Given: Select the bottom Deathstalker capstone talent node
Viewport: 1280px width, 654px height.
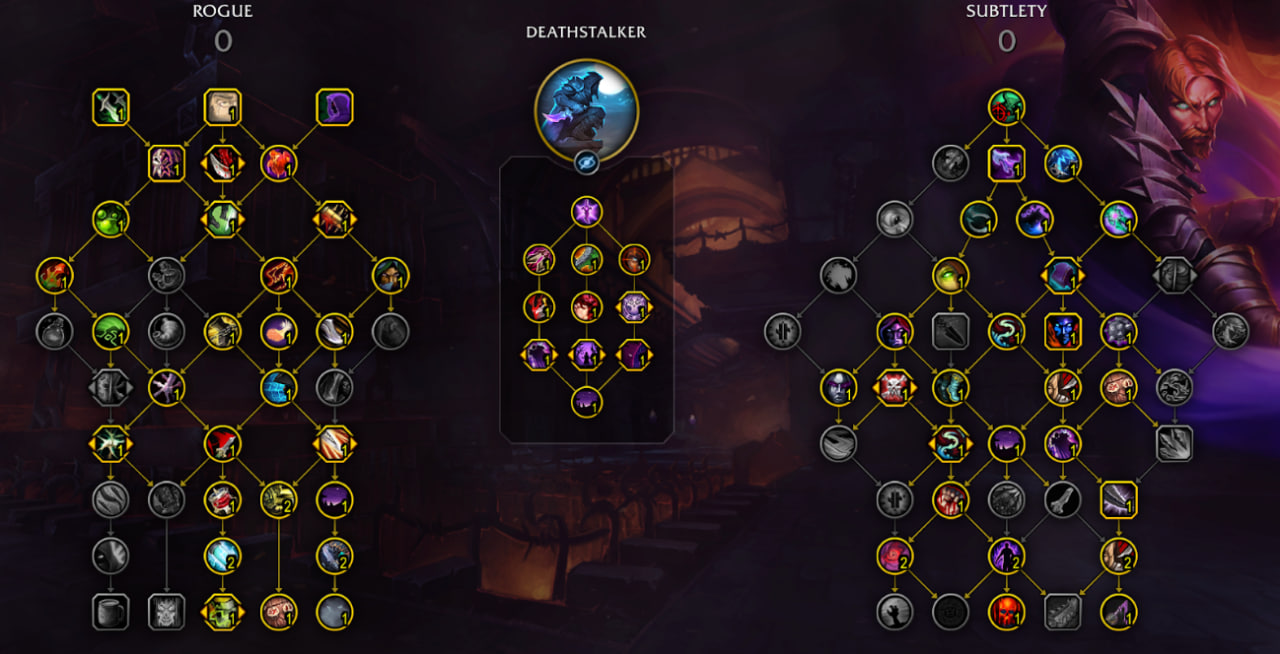Looking at the screenshot, I should [587, 402].
